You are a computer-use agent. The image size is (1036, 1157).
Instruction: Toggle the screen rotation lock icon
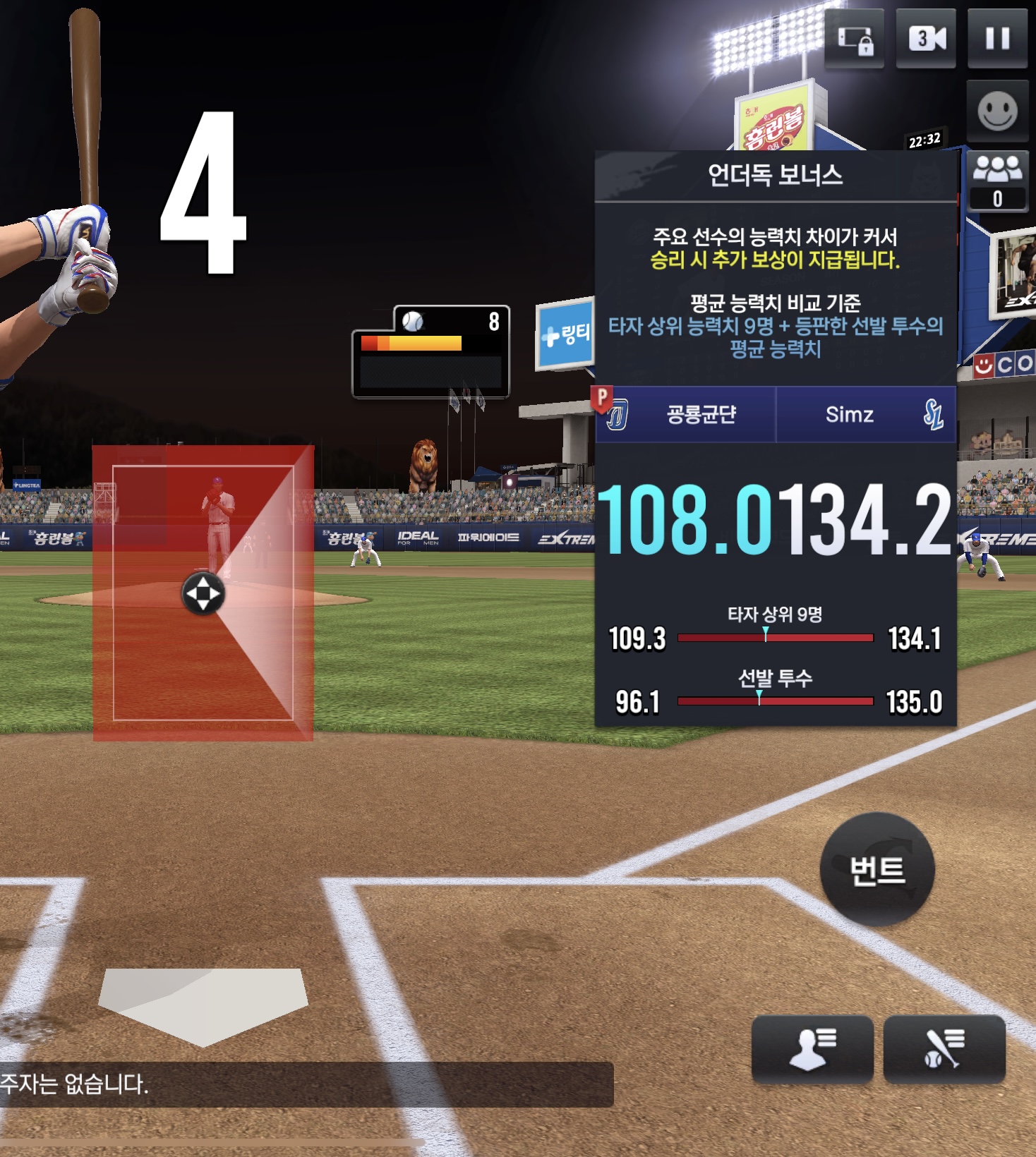click(855, 40)
